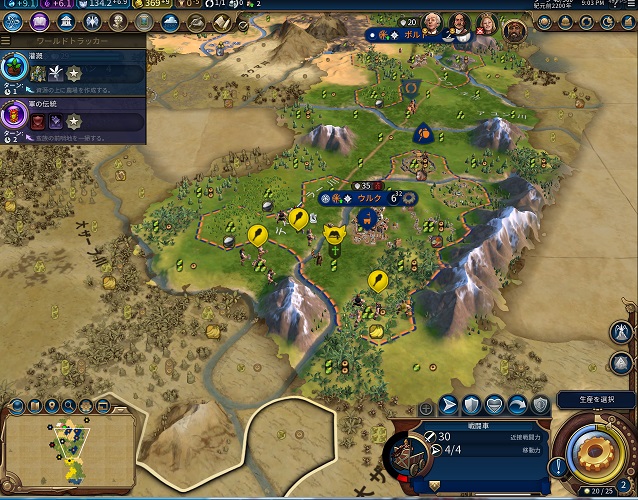Open the government screen

coord(66,21)
